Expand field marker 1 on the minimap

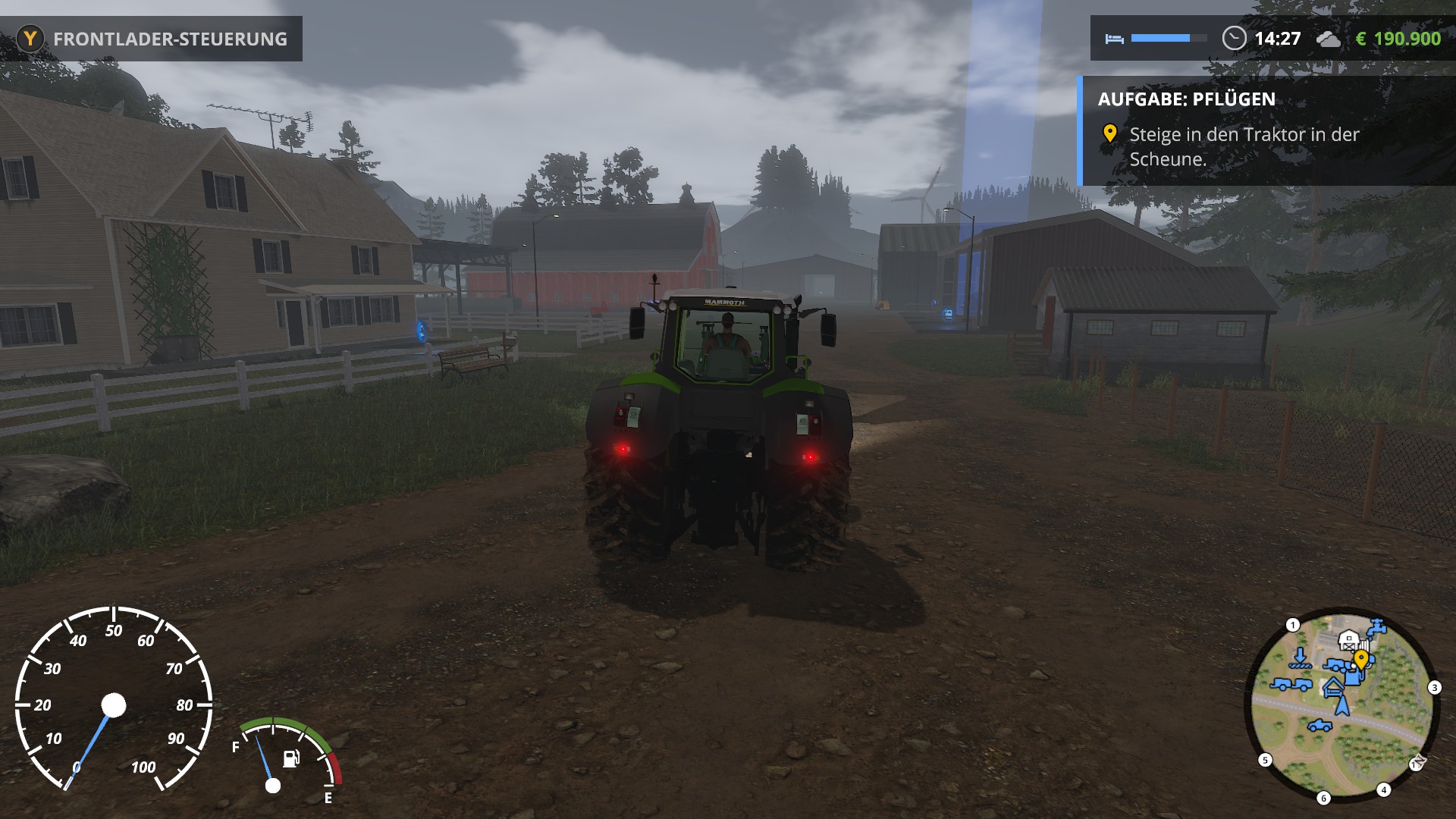coord(1292,626)
